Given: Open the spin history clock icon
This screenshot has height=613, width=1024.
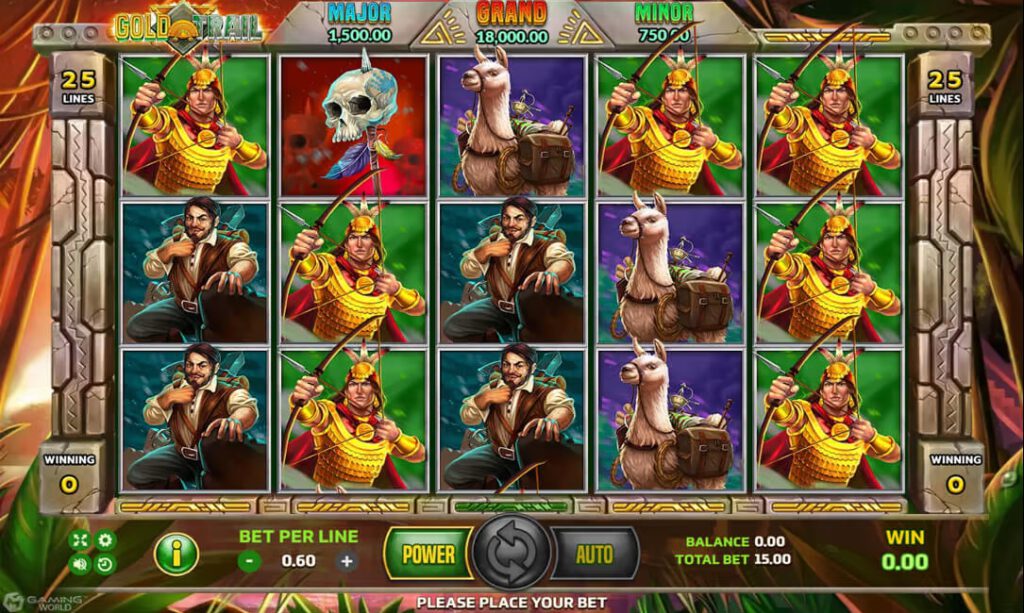Looking at the screenshot, I should point(105,564).
